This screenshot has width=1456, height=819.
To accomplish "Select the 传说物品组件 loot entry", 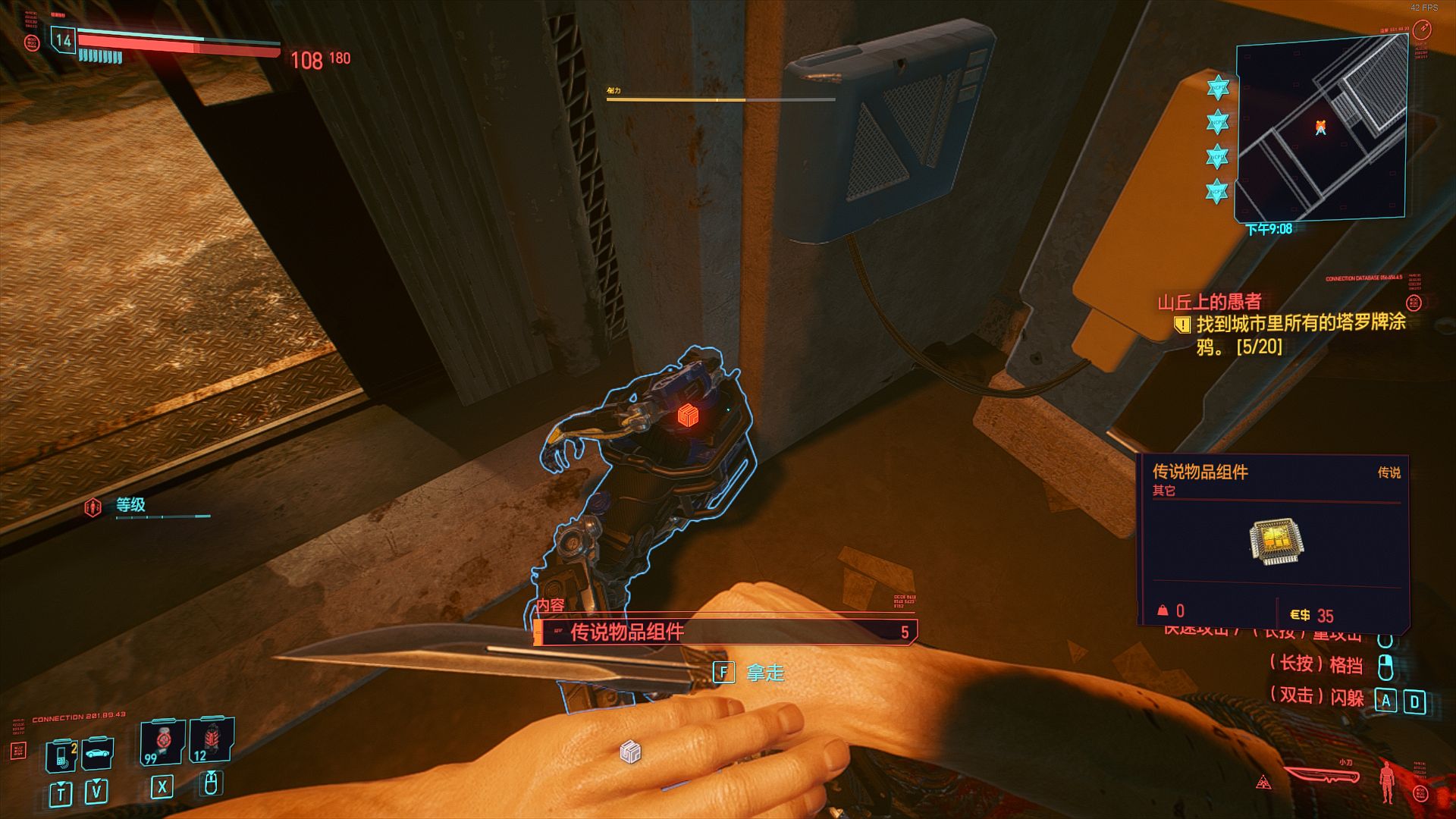I will click(724, 632).
